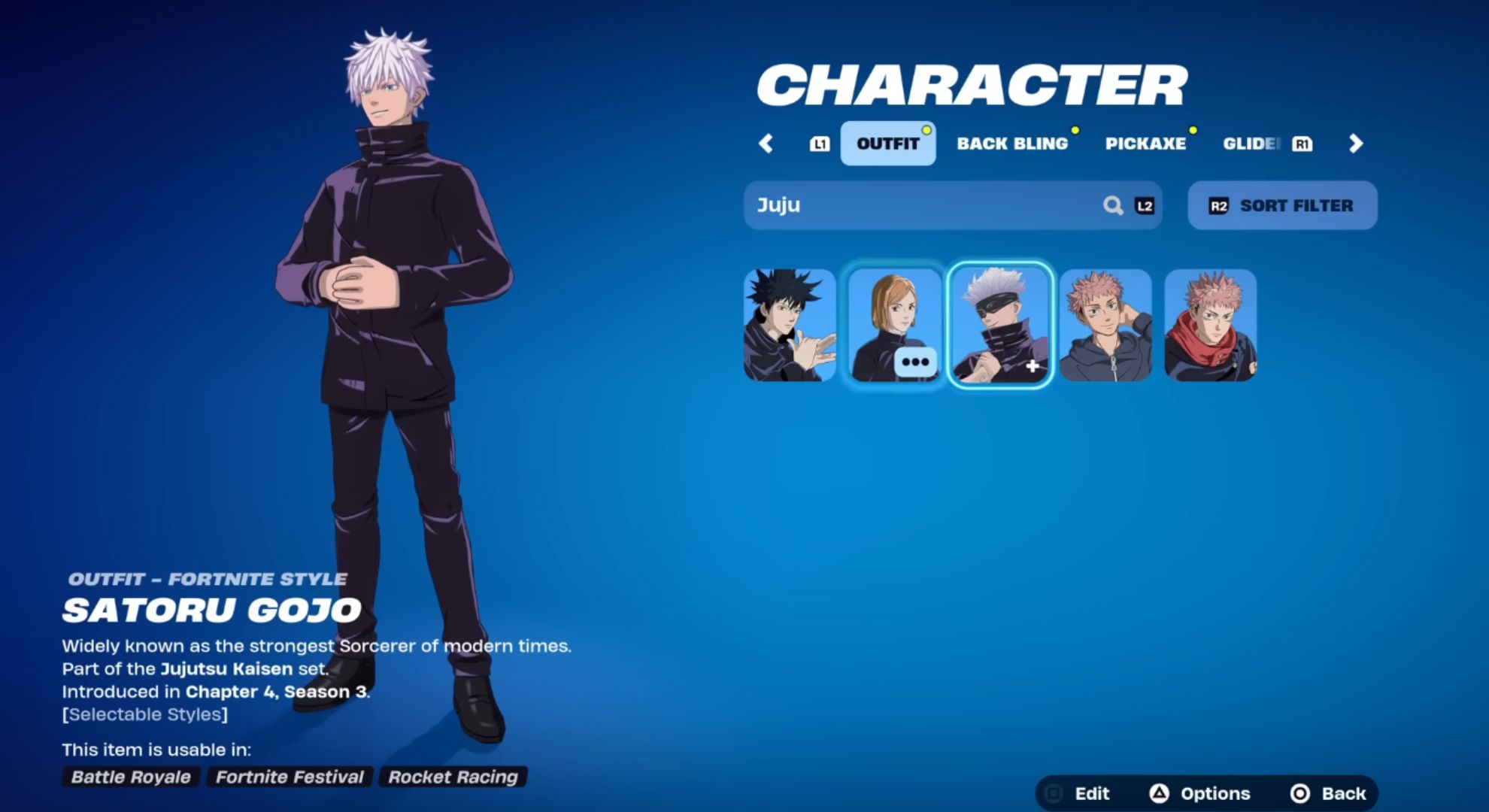Switch to the Pickaxe tab
The image size is (1489, 812).
(1146, 143)
